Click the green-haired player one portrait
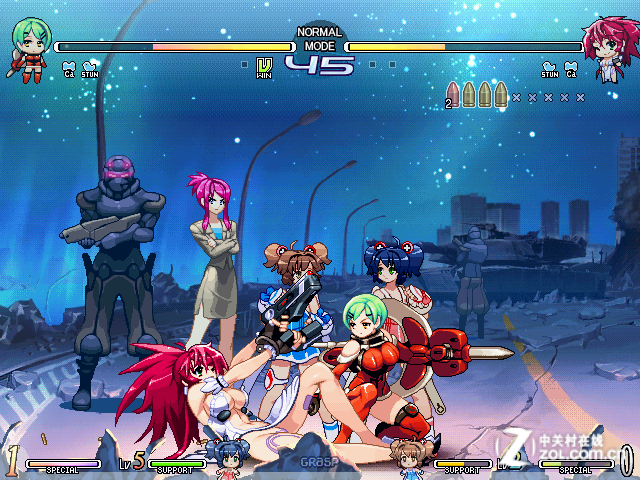This screenshot has width=640, height=480. (30, 46)
